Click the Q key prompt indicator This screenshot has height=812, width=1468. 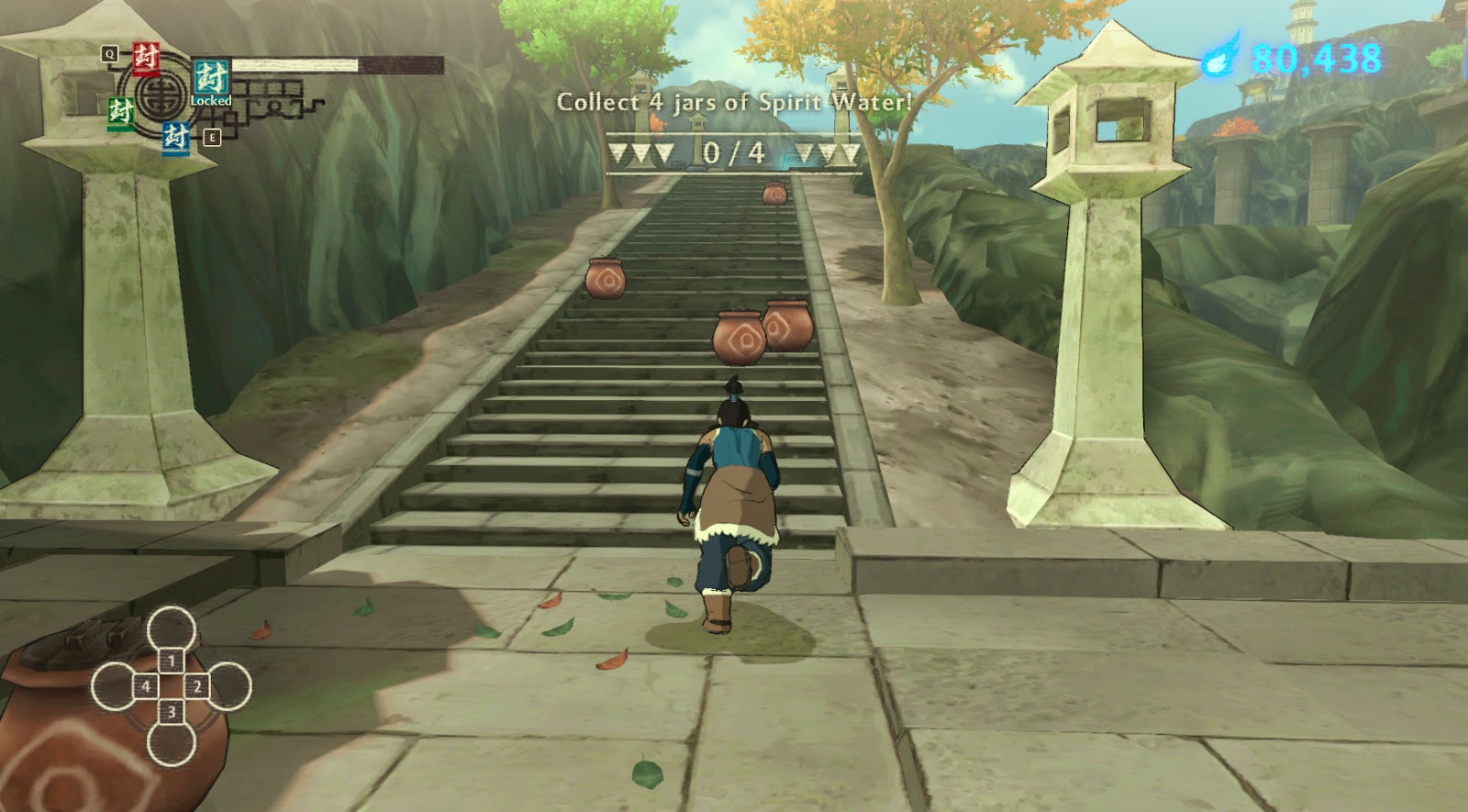pos(110,53)
